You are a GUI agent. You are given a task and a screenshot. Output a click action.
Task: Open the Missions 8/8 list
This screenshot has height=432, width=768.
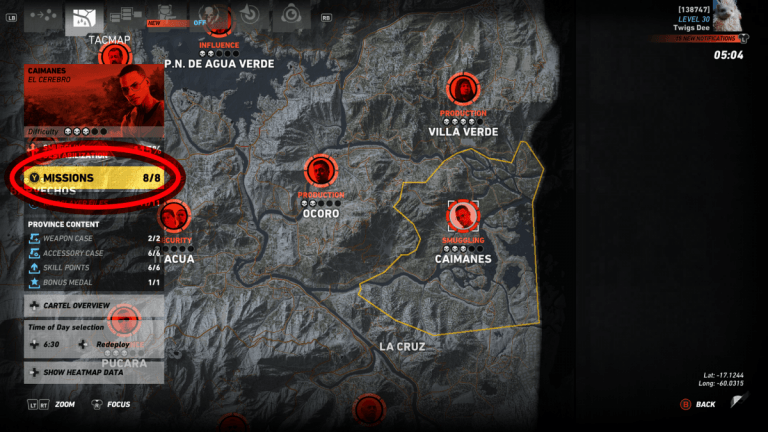click(95, 178)
